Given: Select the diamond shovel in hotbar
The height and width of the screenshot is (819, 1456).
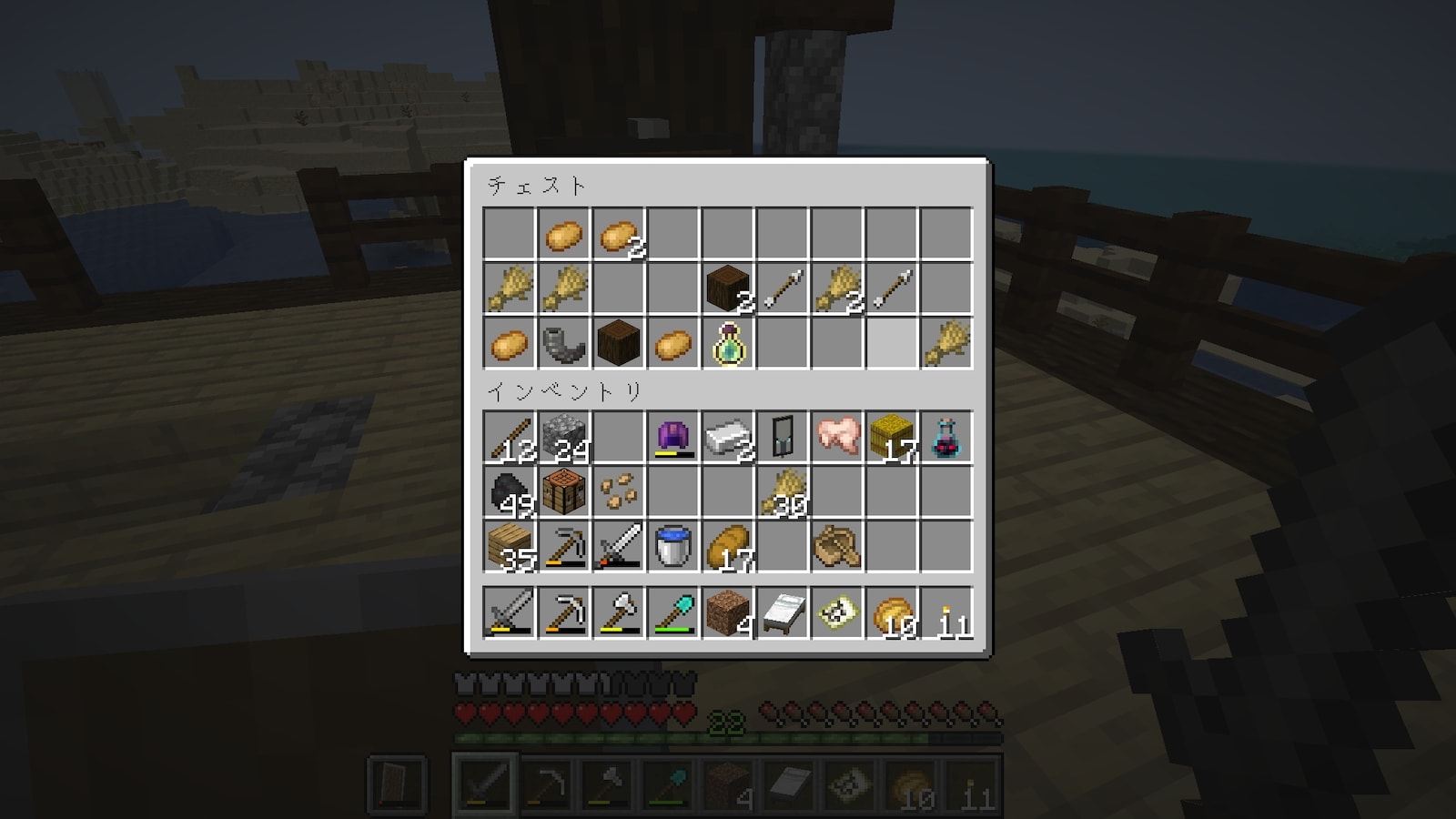Looking at the screenshot, I should [672, 612].
